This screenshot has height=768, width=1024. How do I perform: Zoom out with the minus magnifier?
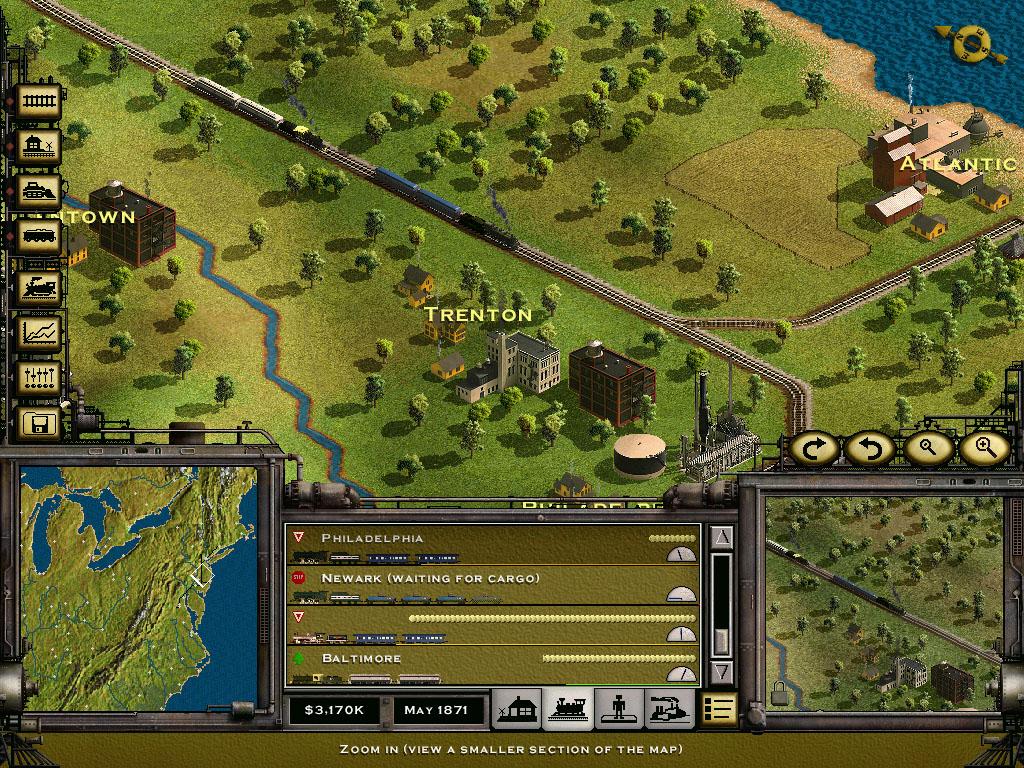click(927, 448)
